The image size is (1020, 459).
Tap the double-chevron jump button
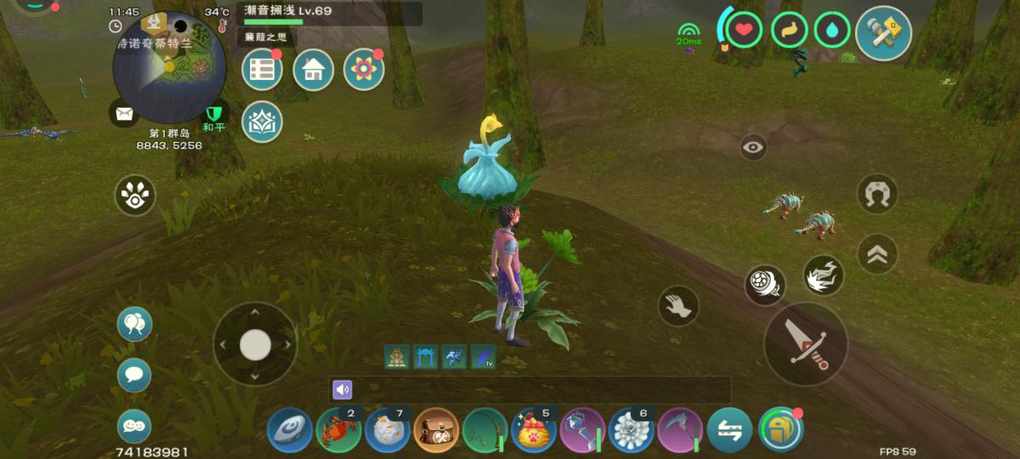877,254
